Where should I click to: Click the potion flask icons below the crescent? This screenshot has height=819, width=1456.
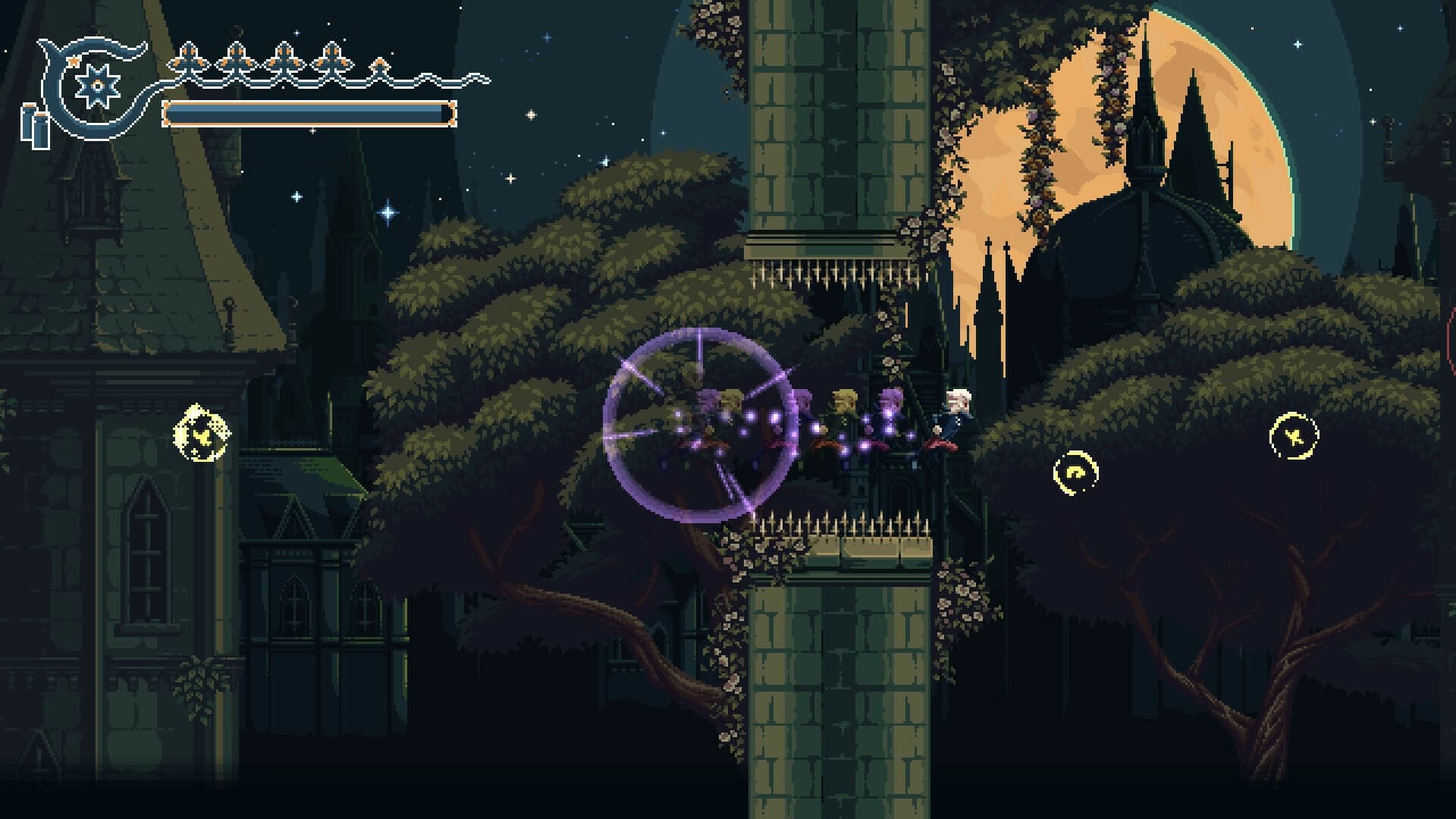[34, 125]
